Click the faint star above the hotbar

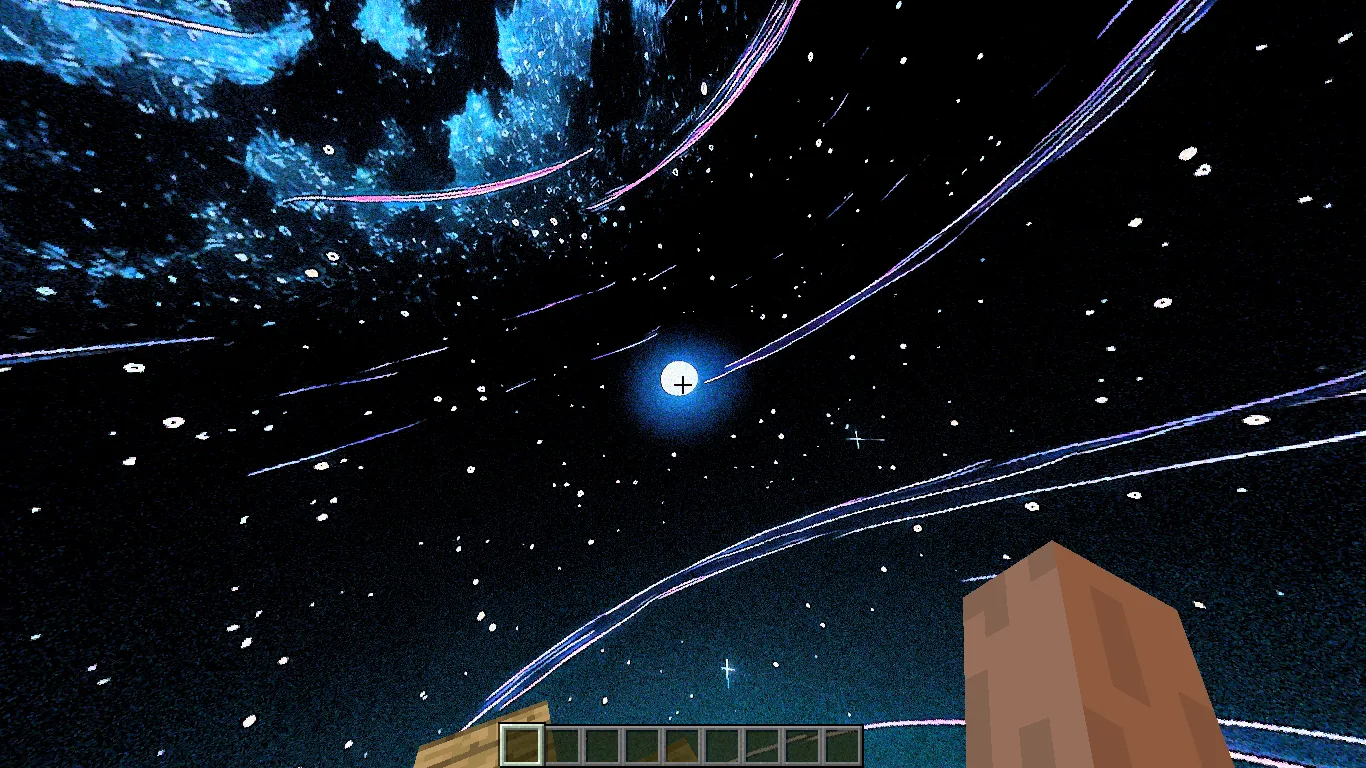pos(727,668)
